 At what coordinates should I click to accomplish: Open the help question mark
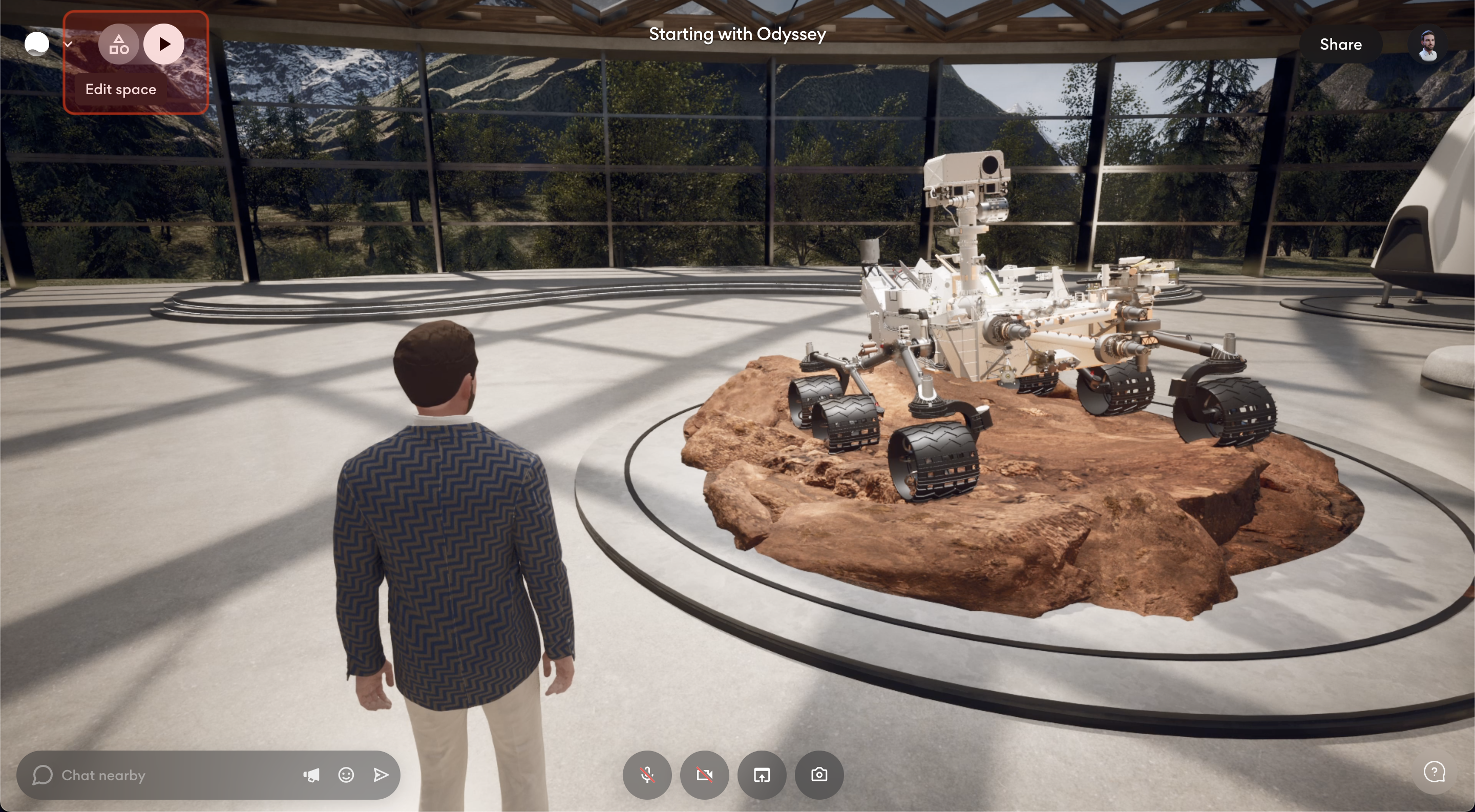[1434, 772]
